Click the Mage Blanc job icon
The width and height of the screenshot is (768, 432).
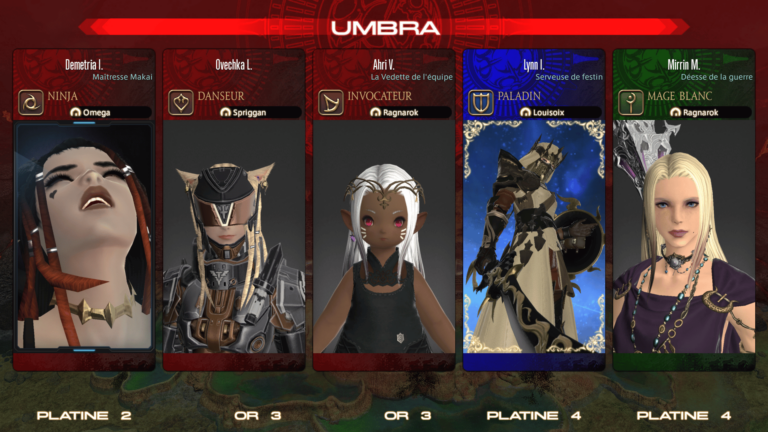point(631,103)
